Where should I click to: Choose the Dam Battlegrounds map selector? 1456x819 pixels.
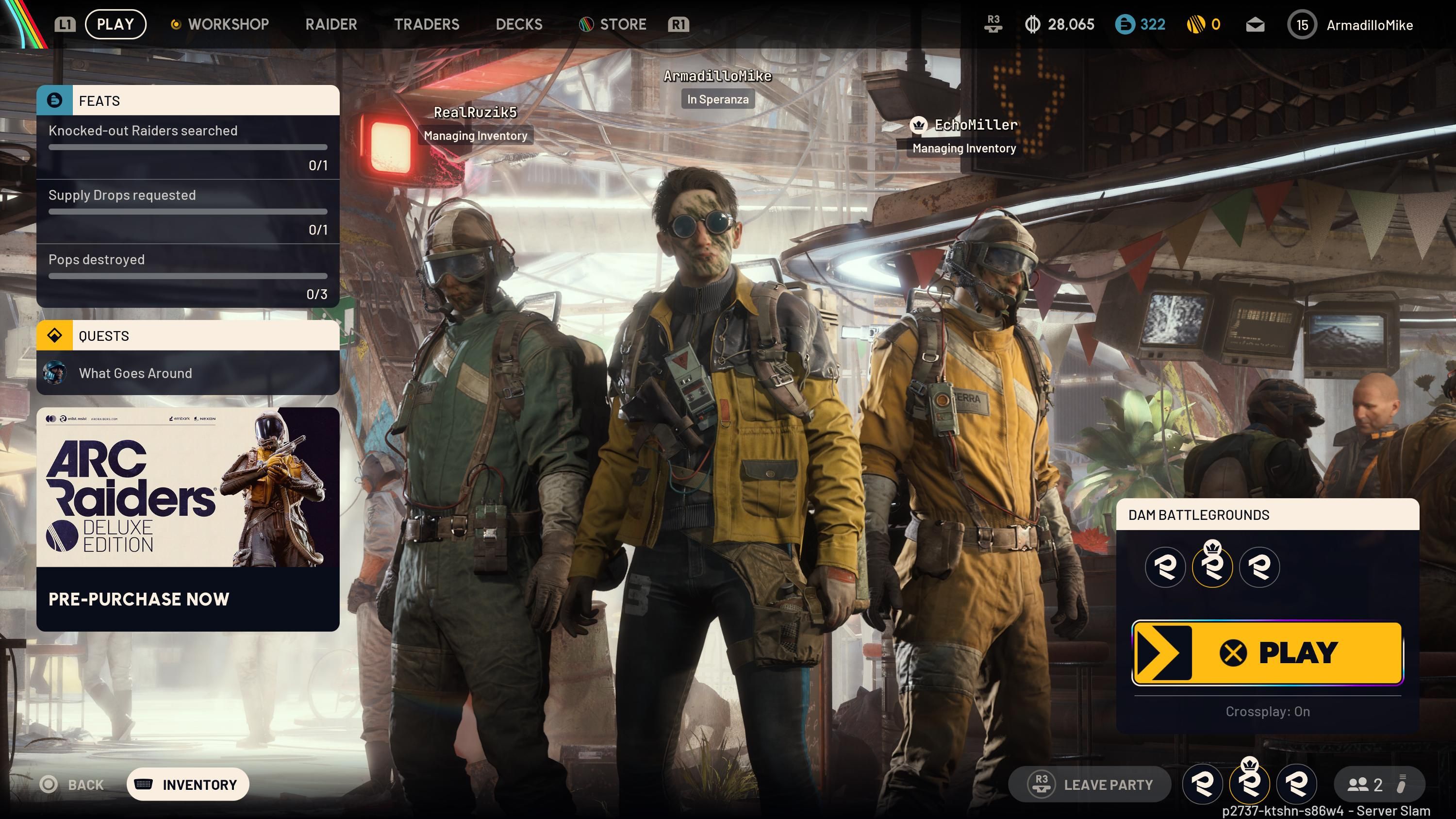pyautogui.click(x=1267, y=515)
